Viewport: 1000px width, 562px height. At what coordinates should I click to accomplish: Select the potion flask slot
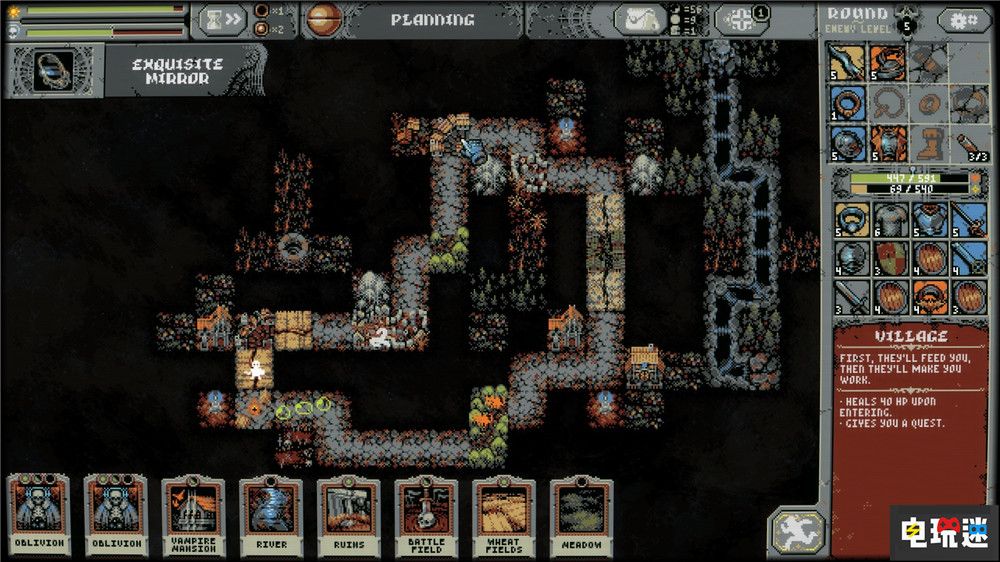click(967, 142)
